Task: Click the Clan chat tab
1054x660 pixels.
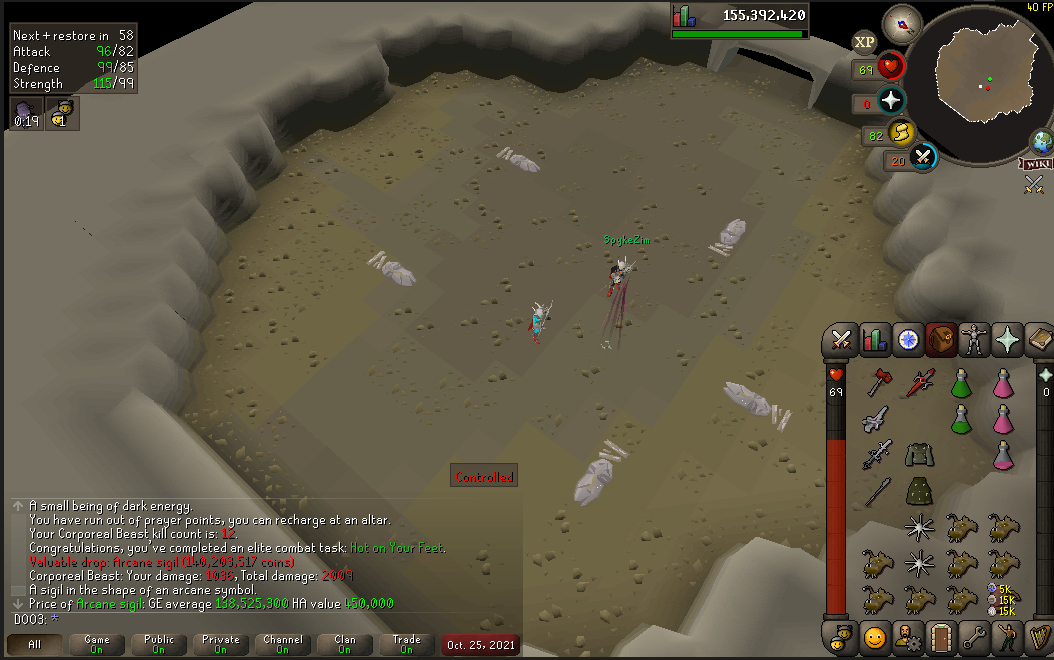Action: coord(344,645)
